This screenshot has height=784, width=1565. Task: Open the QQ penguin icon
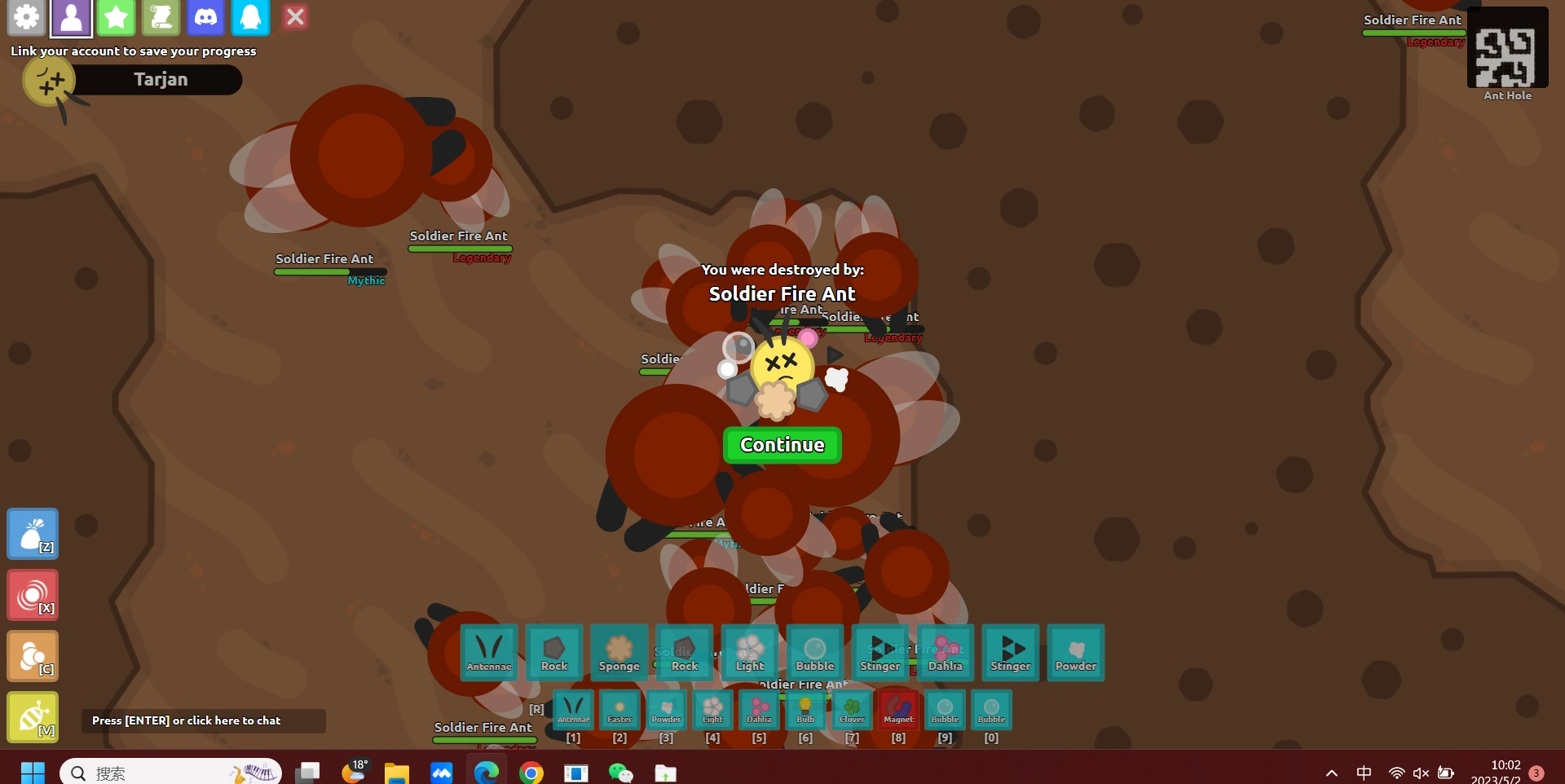click(249, 17)
